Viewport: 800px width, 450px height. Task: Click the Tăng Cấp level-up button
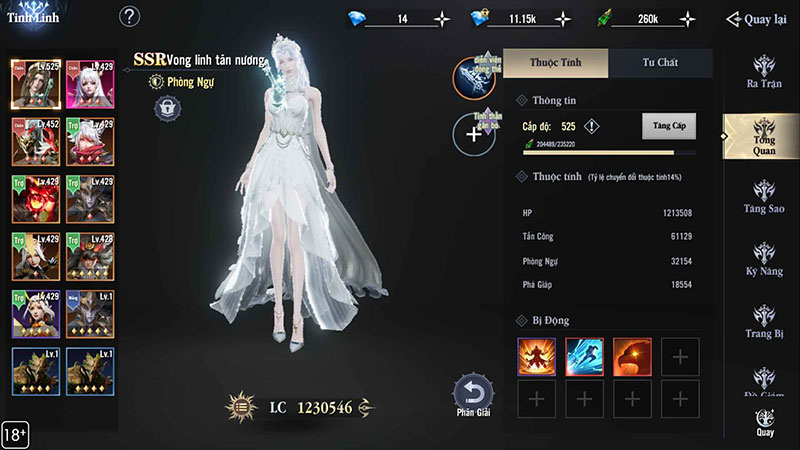pyautogui.click(x=668, y=127)
